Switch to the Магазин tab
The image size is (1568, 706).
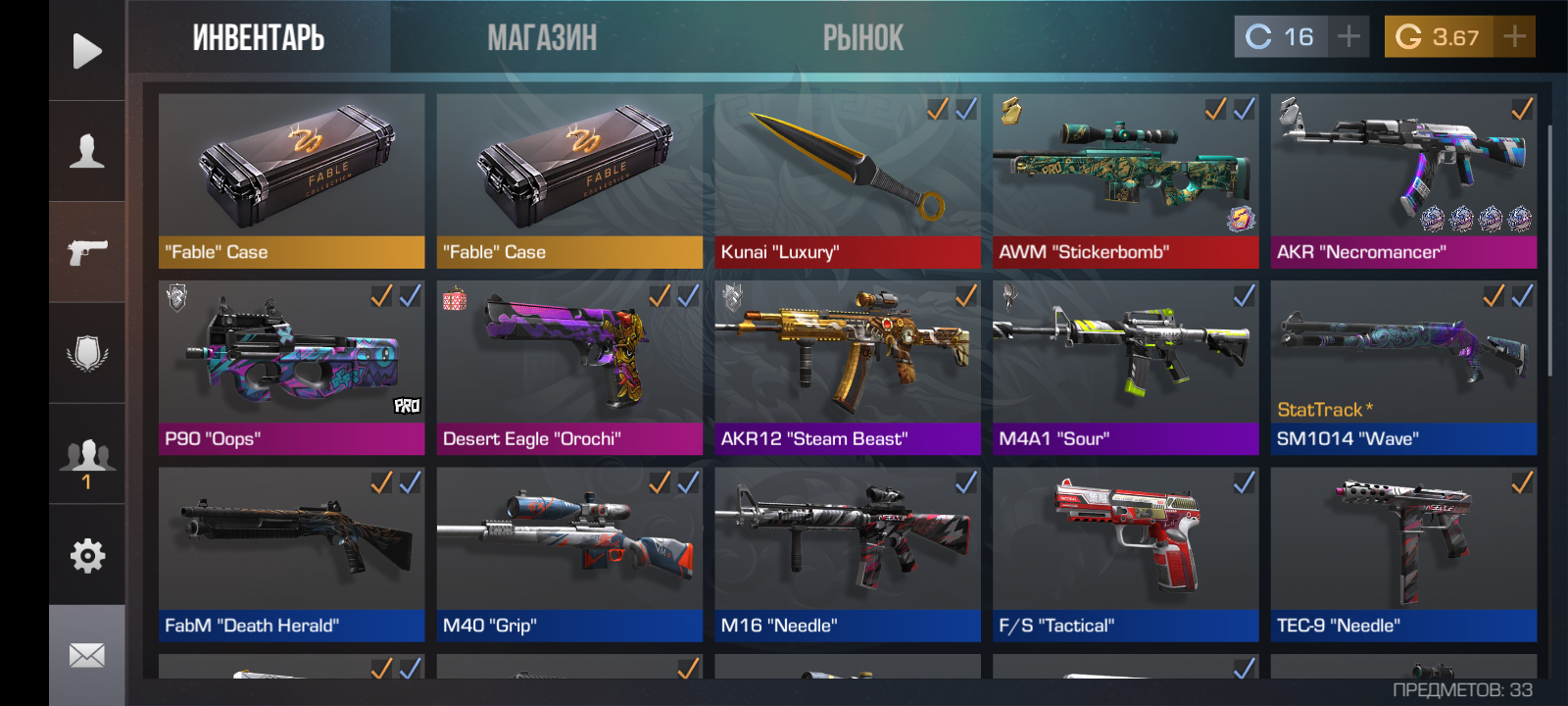point(542,37)
